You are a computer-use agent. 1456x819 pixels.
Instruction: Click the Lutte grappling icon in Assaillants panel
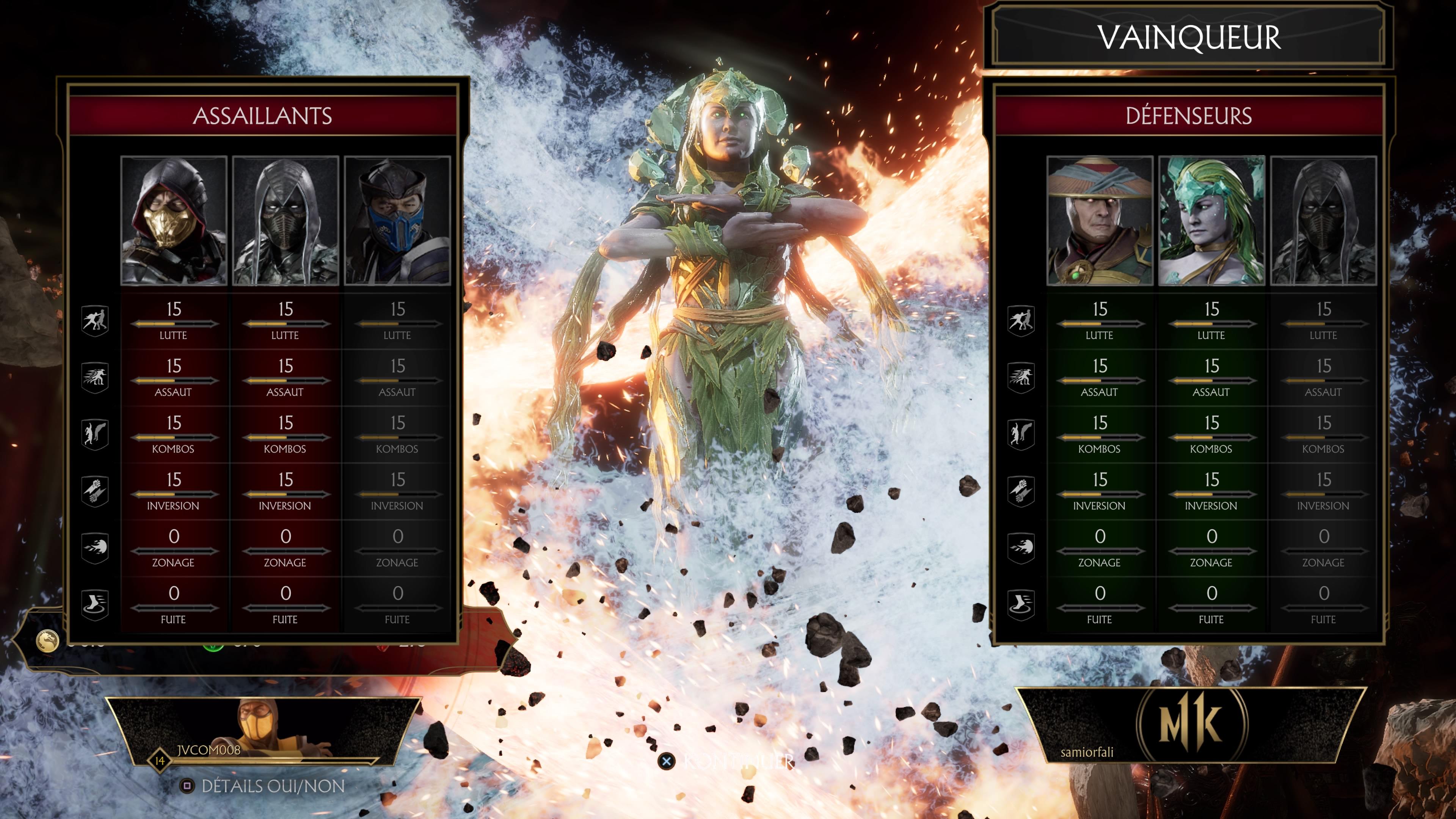click(x=95, y=319)
